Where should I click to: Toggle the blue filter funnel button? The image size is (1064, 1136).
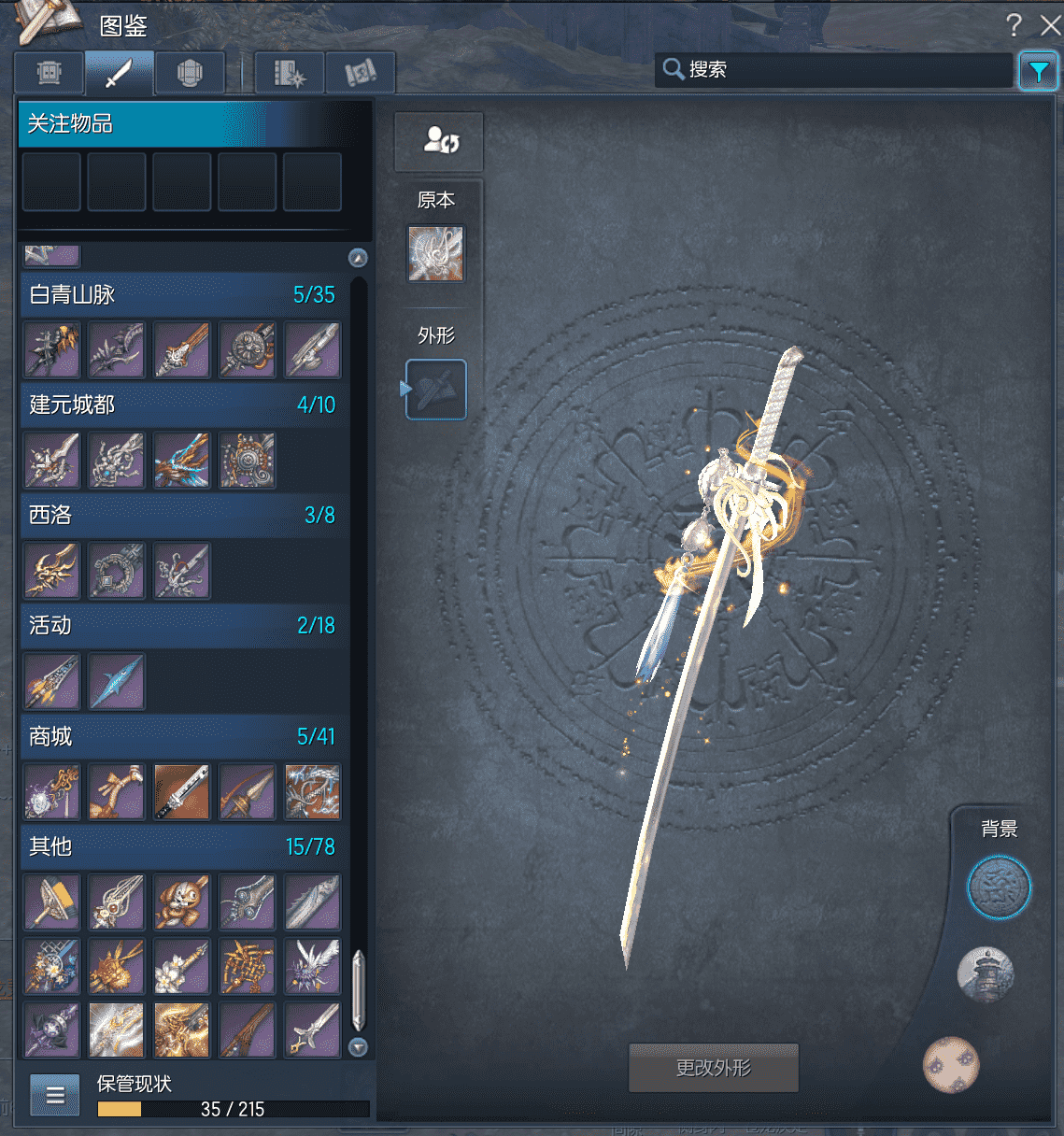[x=1038, y=71]
